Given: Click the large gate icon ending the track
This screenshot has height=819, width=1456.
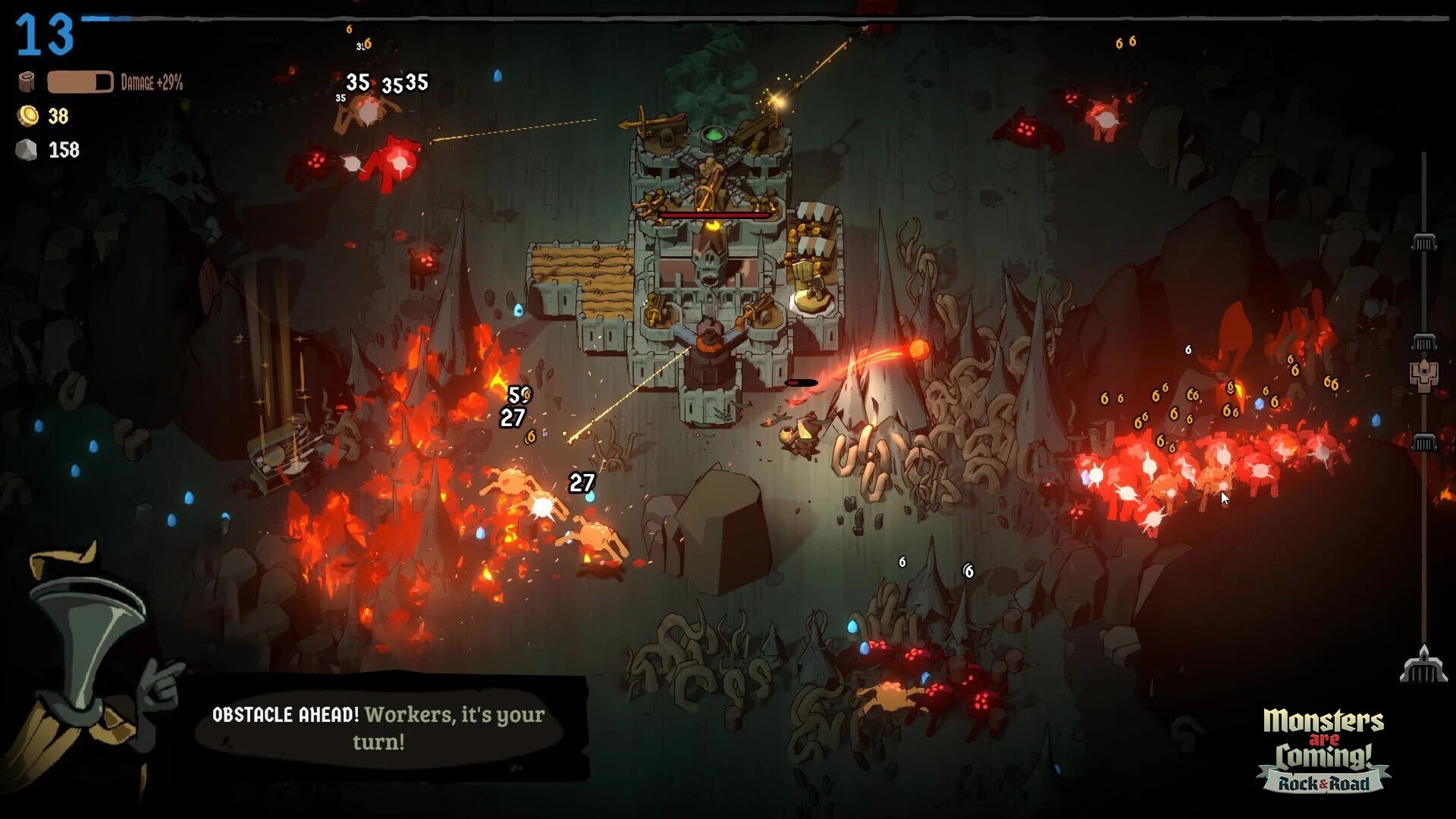Looking at the screenshot, I should click(1423, 665).
